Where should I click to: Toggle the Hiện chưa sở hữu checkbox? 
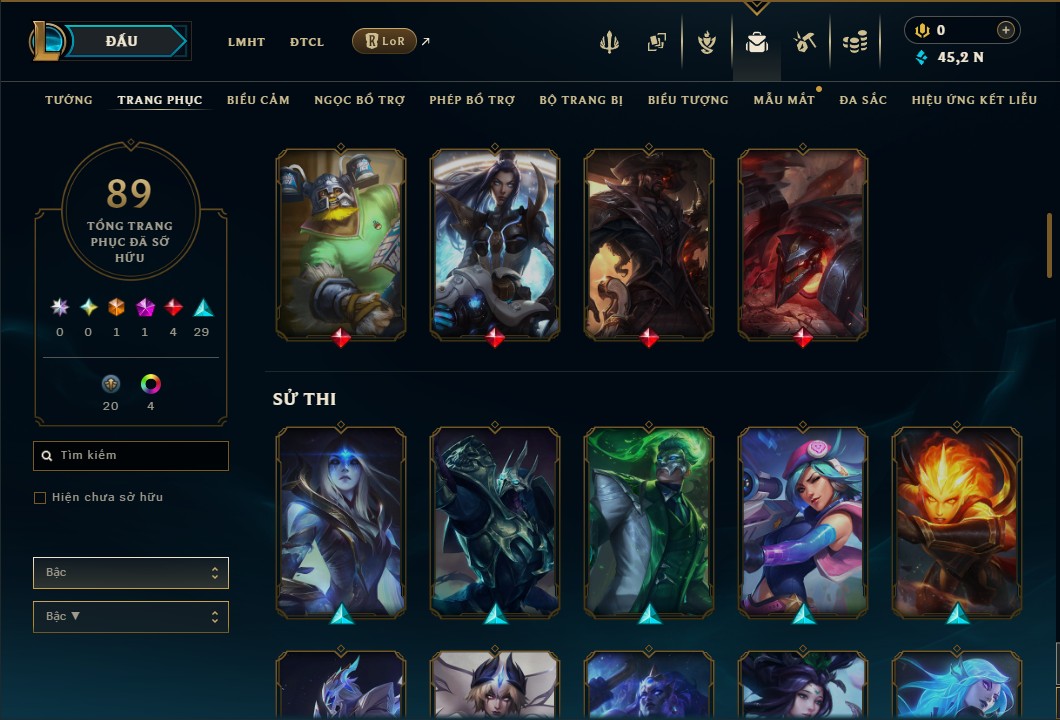[x=40, y=498]
